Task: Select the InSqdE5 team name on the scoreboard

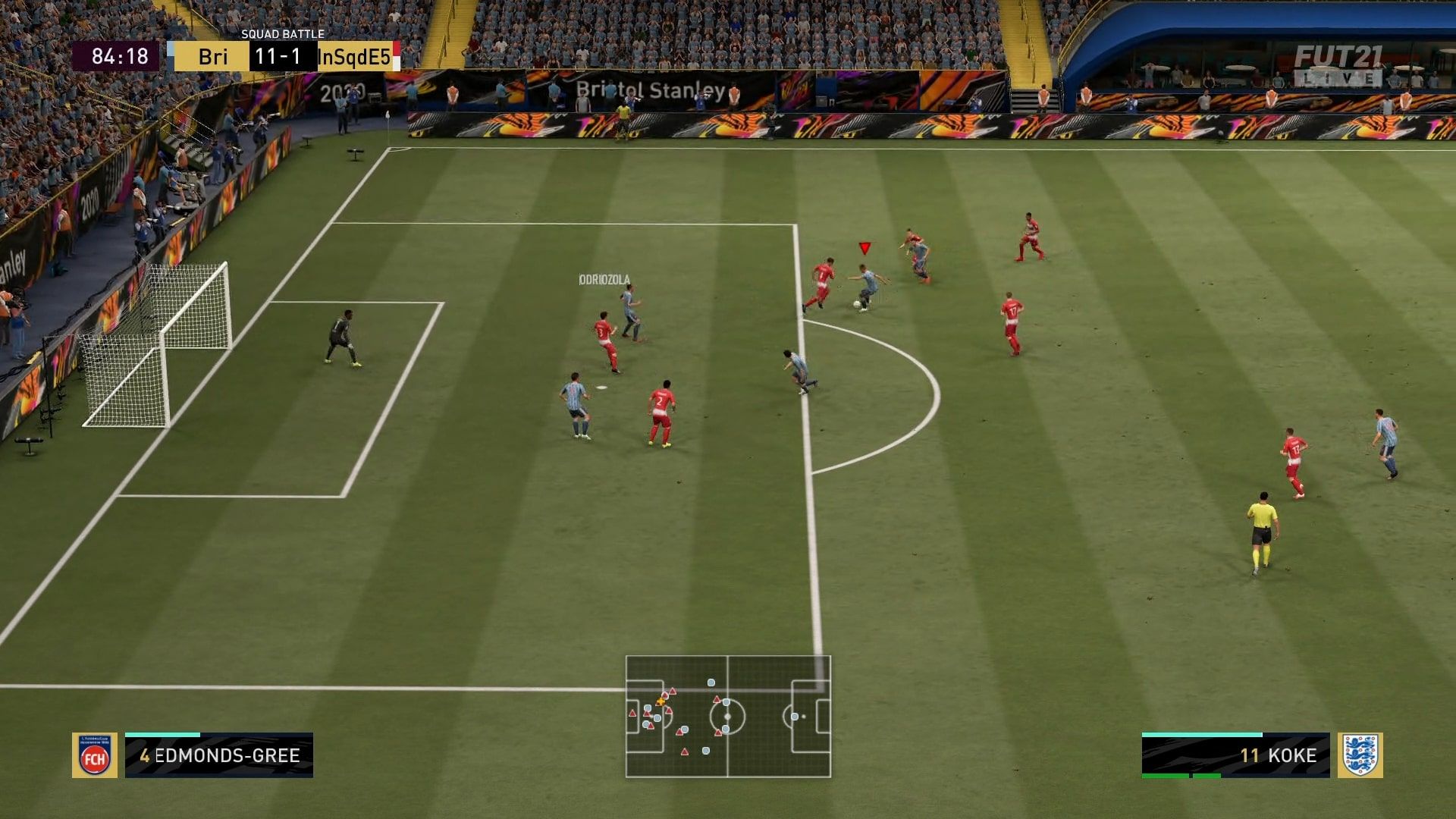Action: [355, 55]
